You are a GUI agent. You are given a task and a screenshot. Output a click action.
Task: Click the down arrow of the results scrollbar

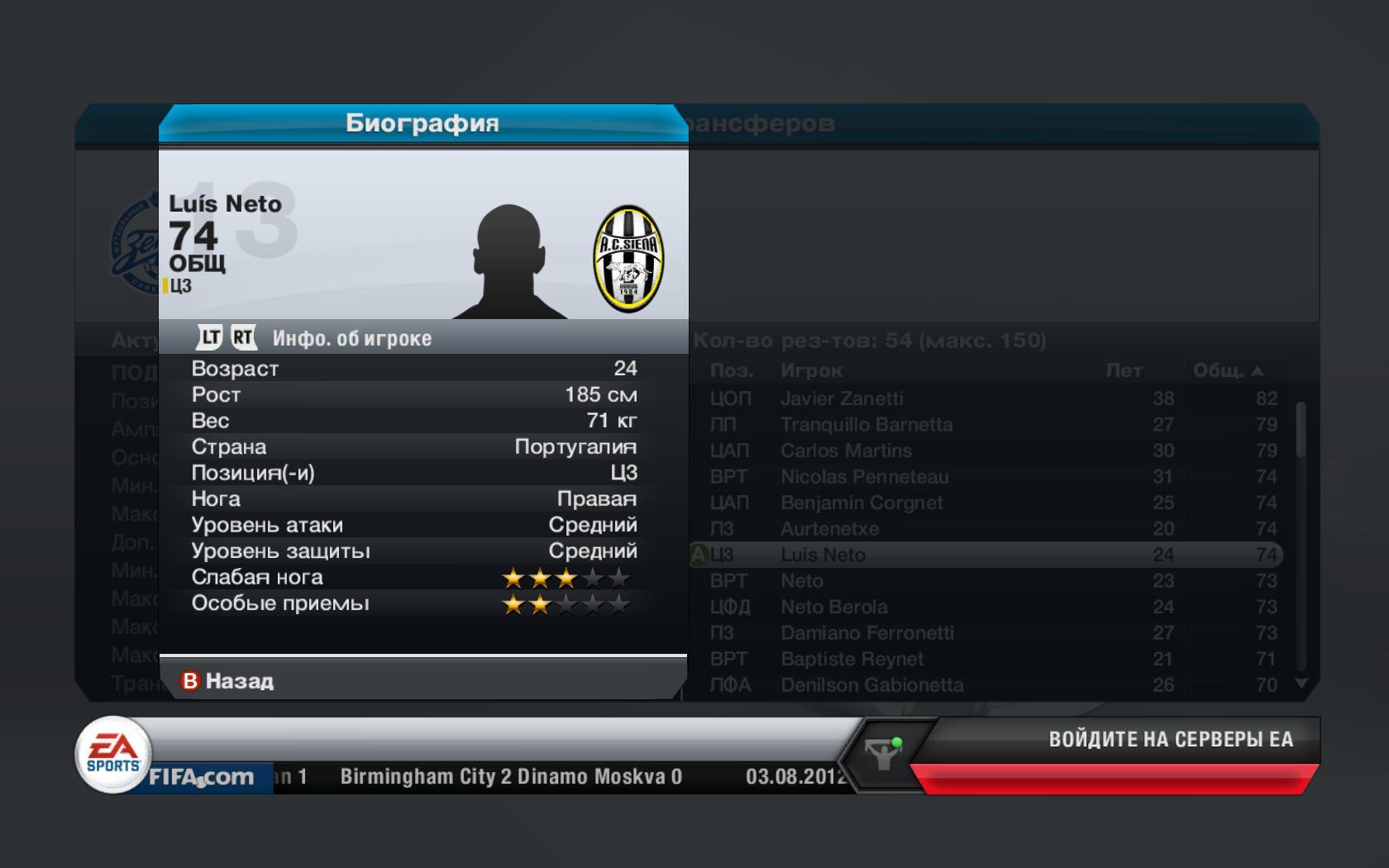point(1301,683)
